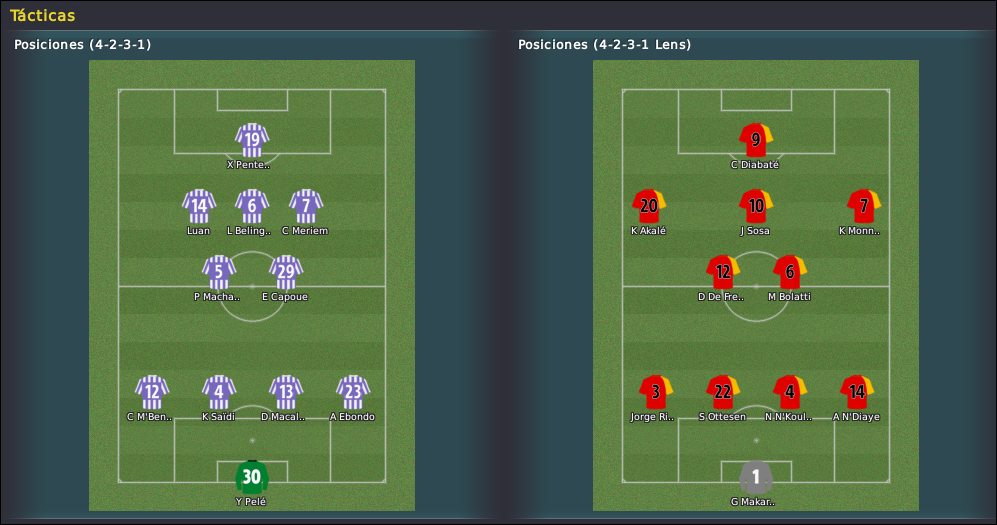The width and height of the screenshot is (997, 525).
Task: Select goalkeeper G Makar's grey shirt
Action: click(x=756, y=477)
